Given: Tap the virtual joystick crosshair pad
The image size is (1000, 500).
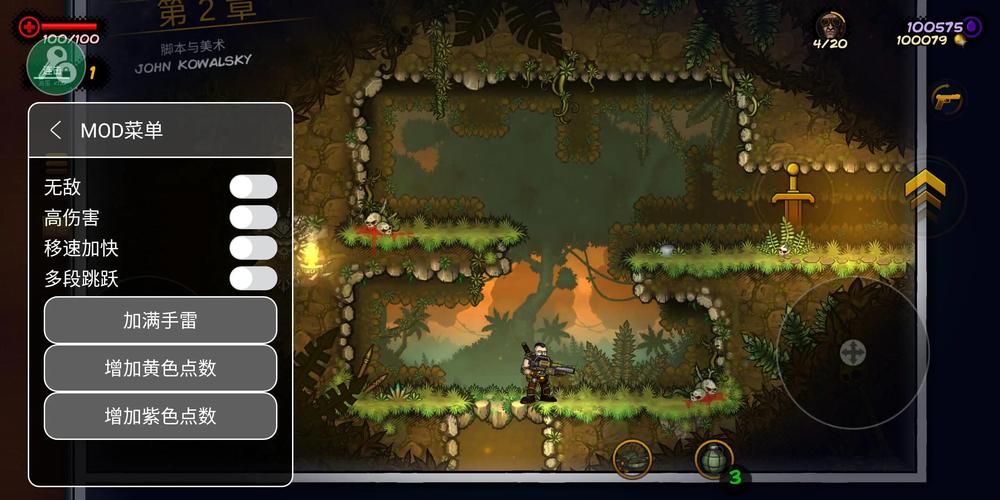Looking at the screenshot, I should pyautogui.click(x=852, y=352).
